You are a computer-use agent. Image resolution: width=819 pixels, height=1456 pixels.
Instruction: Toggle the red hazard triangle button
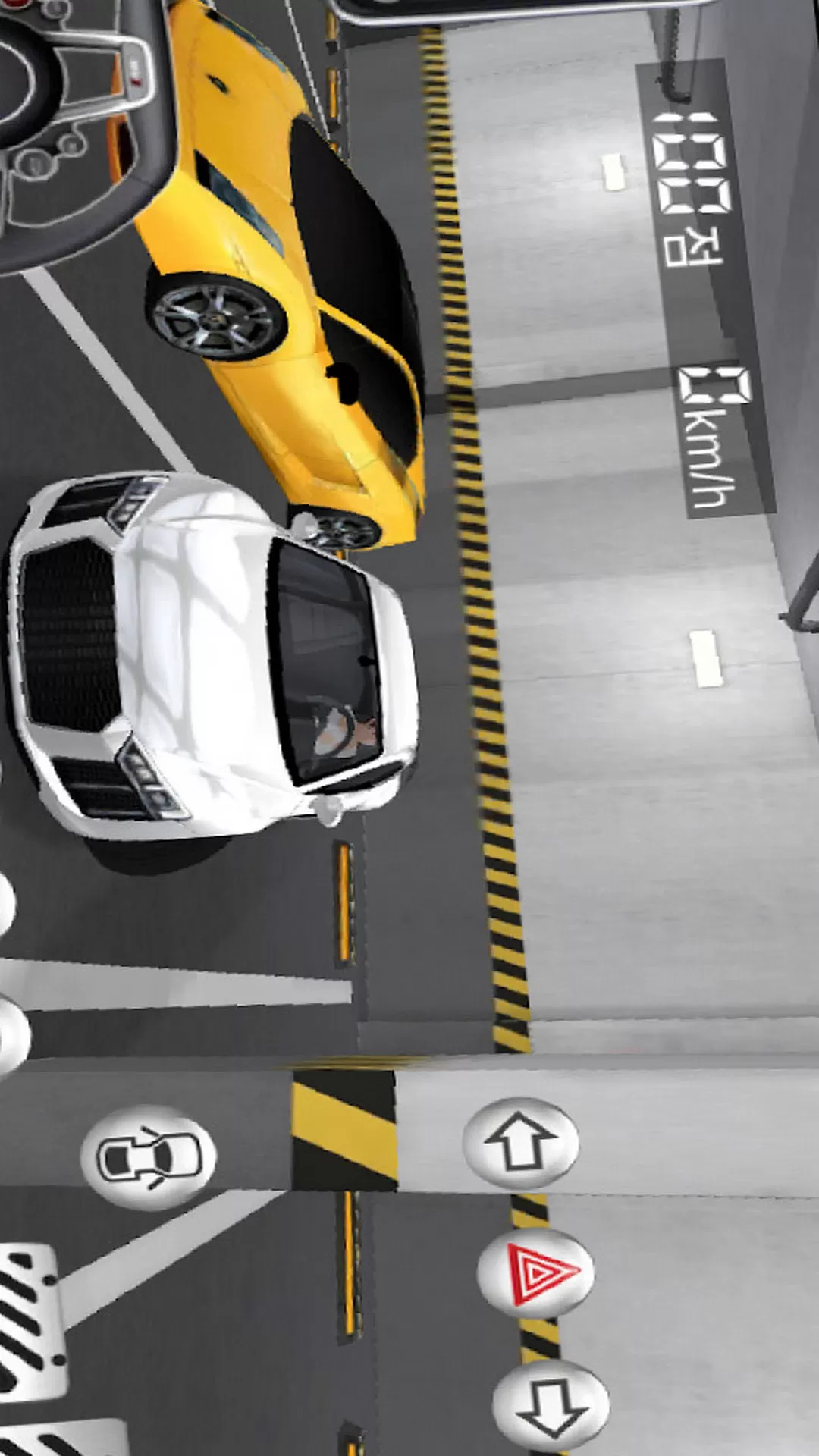536,1273
